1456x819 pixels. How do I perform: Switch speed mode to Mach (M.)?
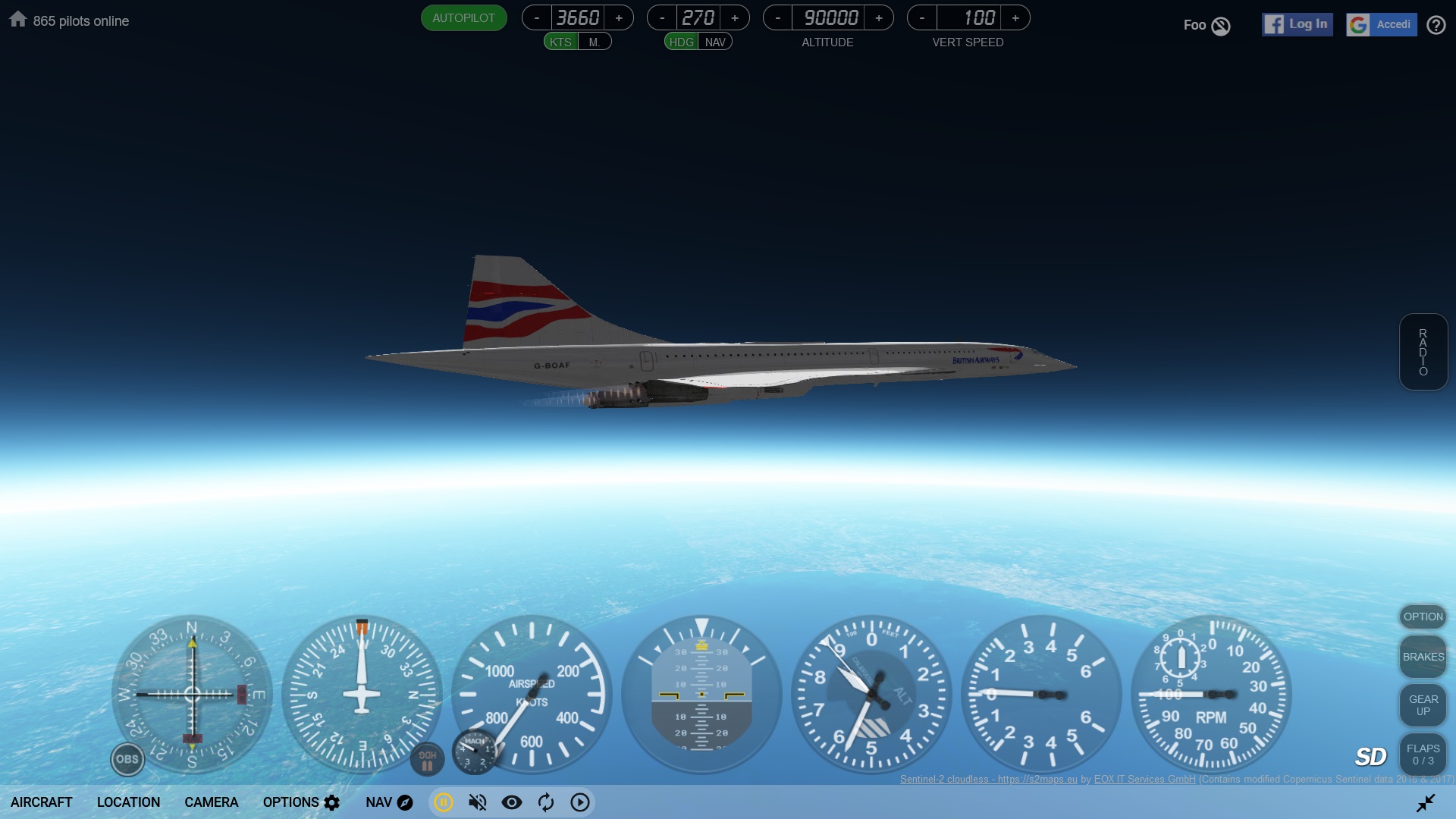coord(595,42)
